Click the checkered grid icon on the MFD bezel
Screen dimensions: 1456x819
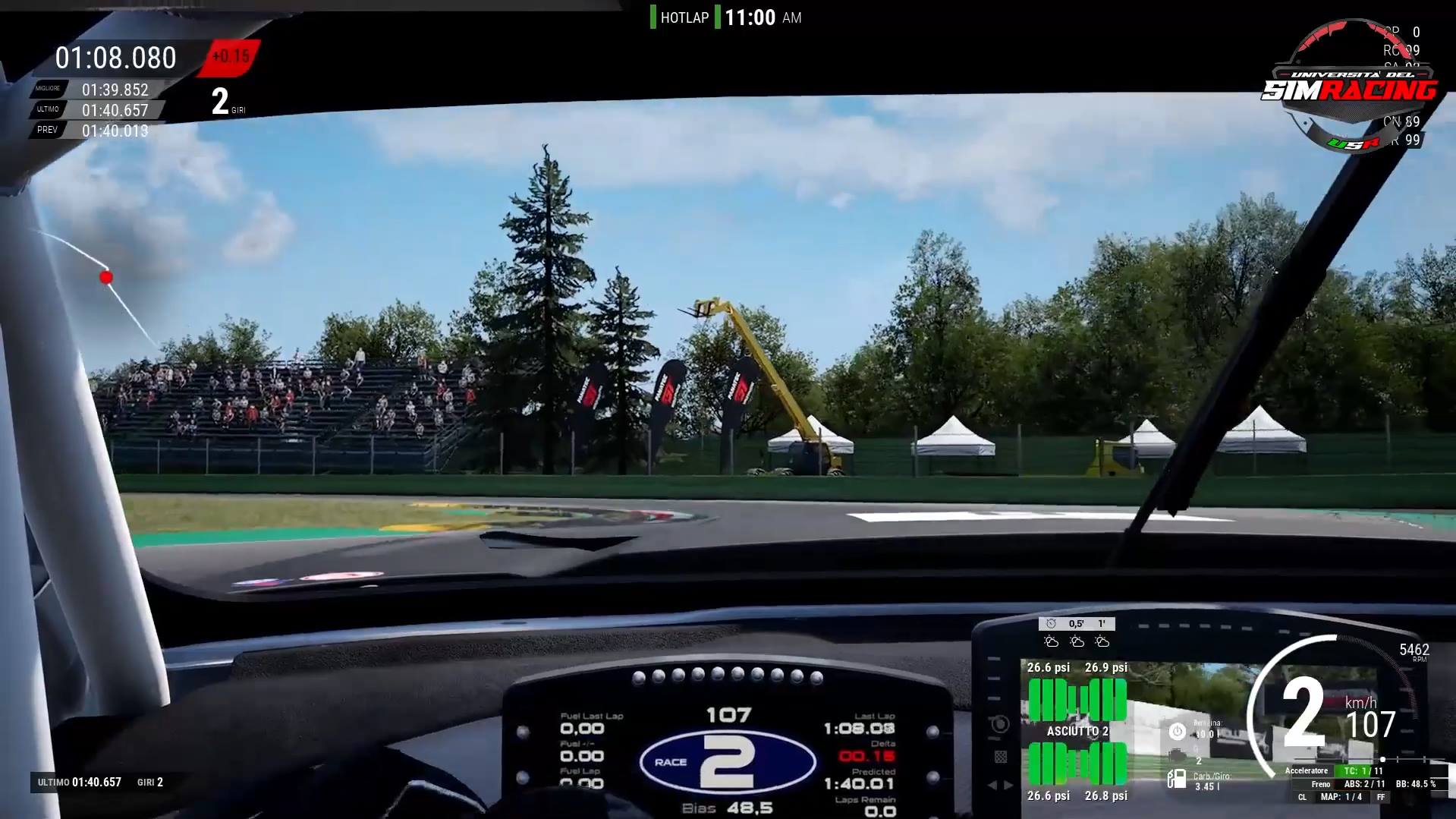[x=1001, y=757]
